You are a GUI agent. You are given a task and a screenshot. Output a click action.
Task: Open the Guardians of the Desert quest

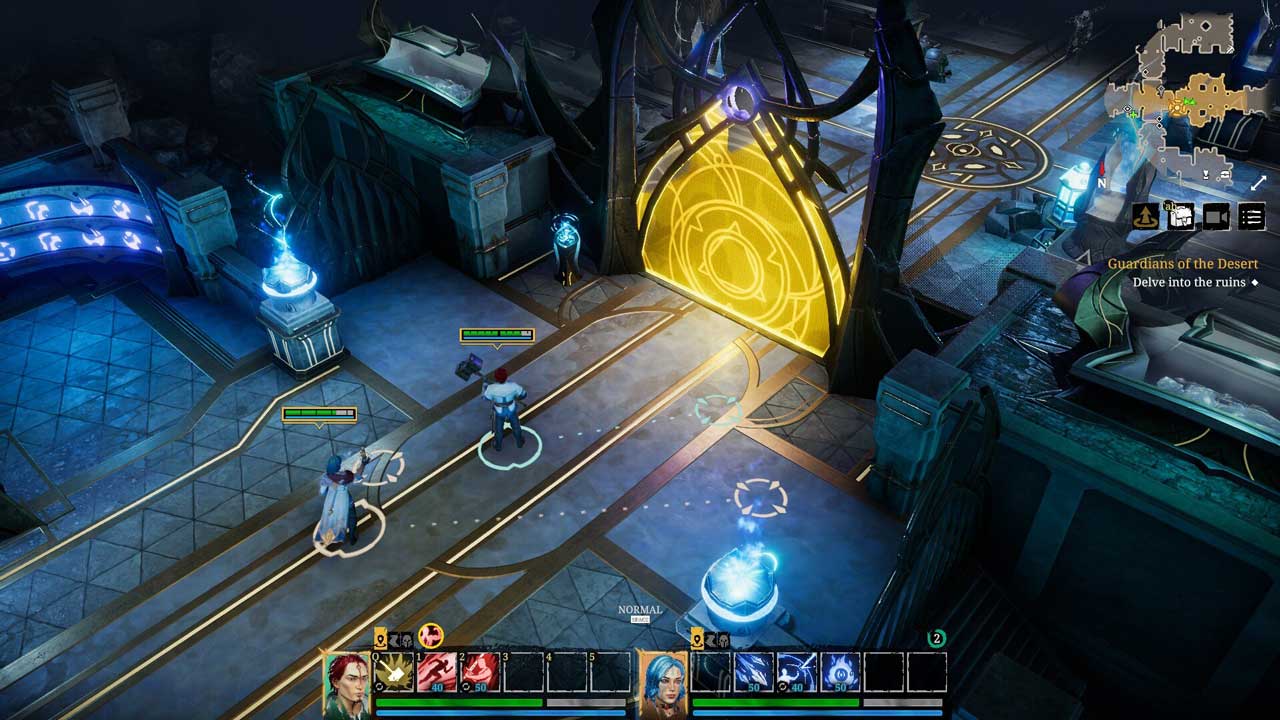[1182, 264]
